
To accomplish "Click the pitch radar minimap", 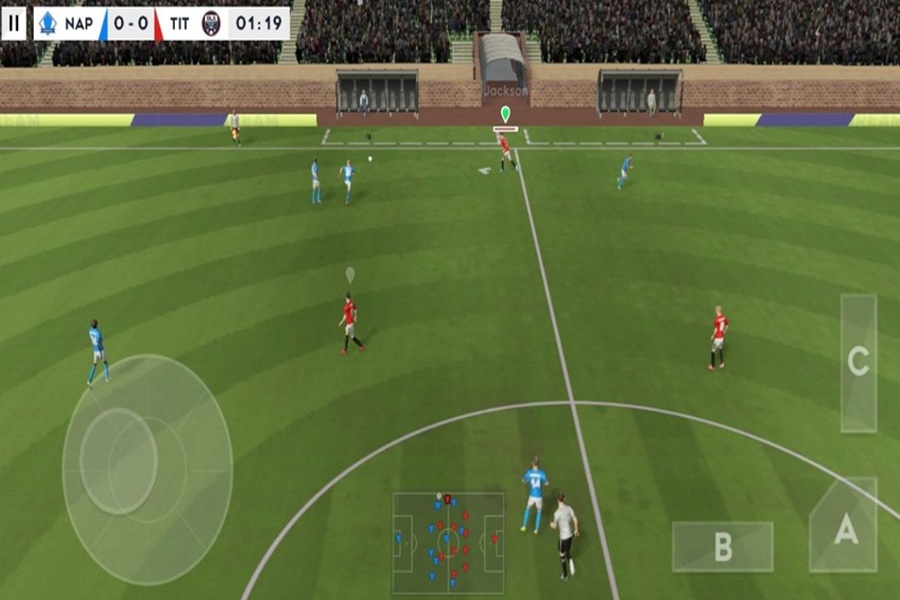I will (448, 543).
